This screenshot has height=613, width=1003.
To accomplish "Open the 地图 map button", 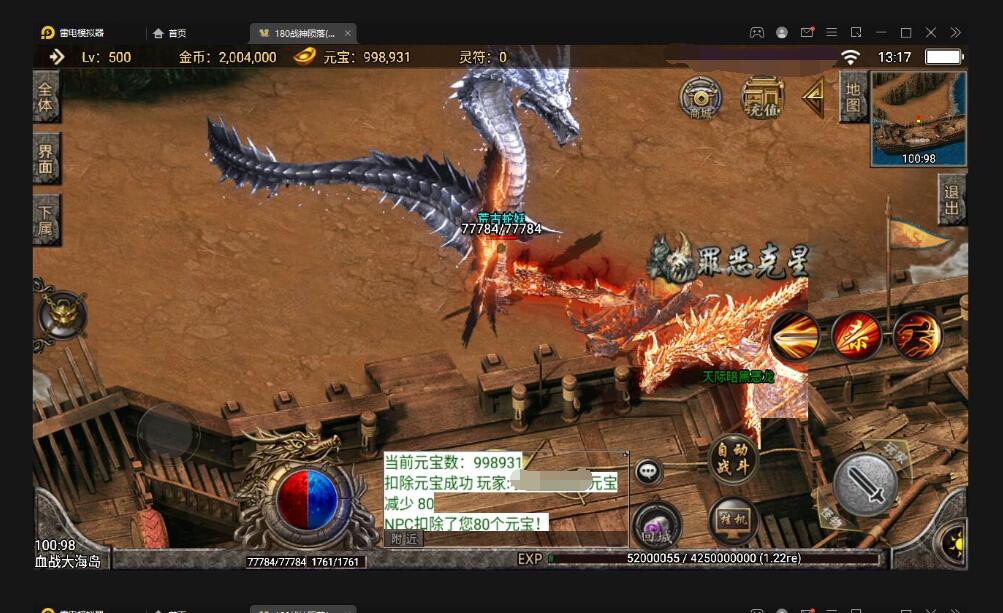I will click(852, 96).
